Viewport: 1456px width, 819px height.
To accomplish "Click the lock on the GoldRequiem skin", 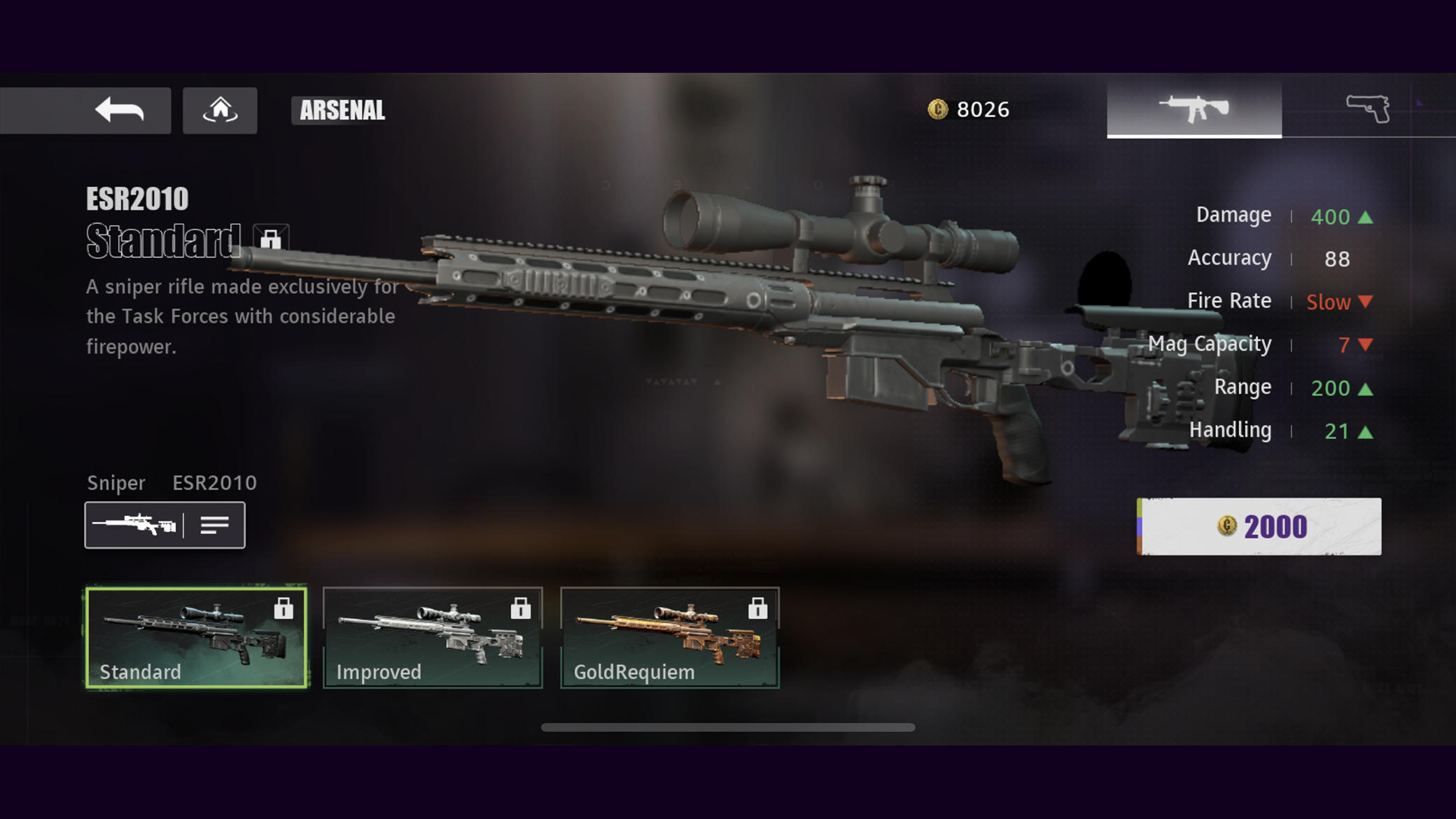I will coord(758,608).
